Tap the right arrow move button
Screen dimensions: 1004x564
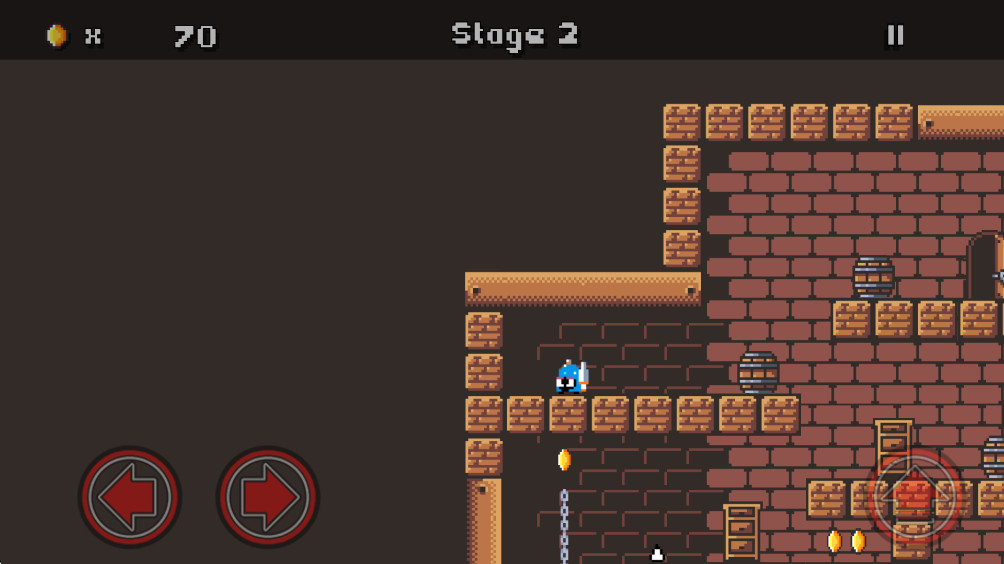[x=267, y=496]
